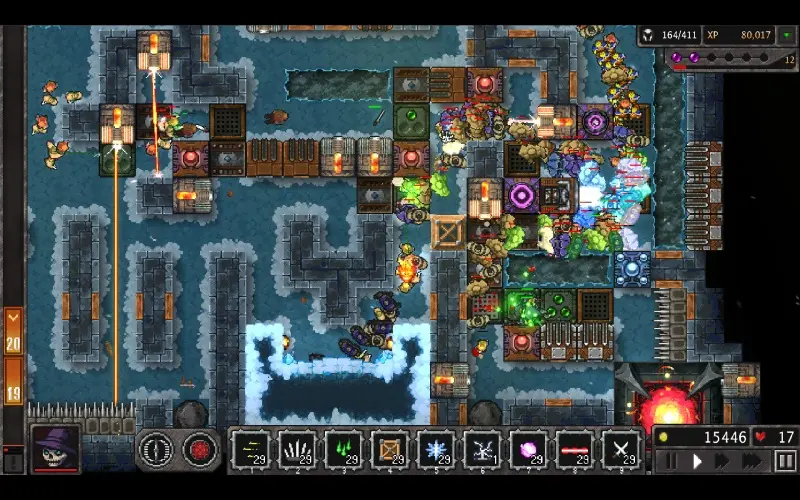Image resolution: width=800 pixels, height=500 pixels.
Task: Open the menu button beside speed controls
Action: click(785, 461)
